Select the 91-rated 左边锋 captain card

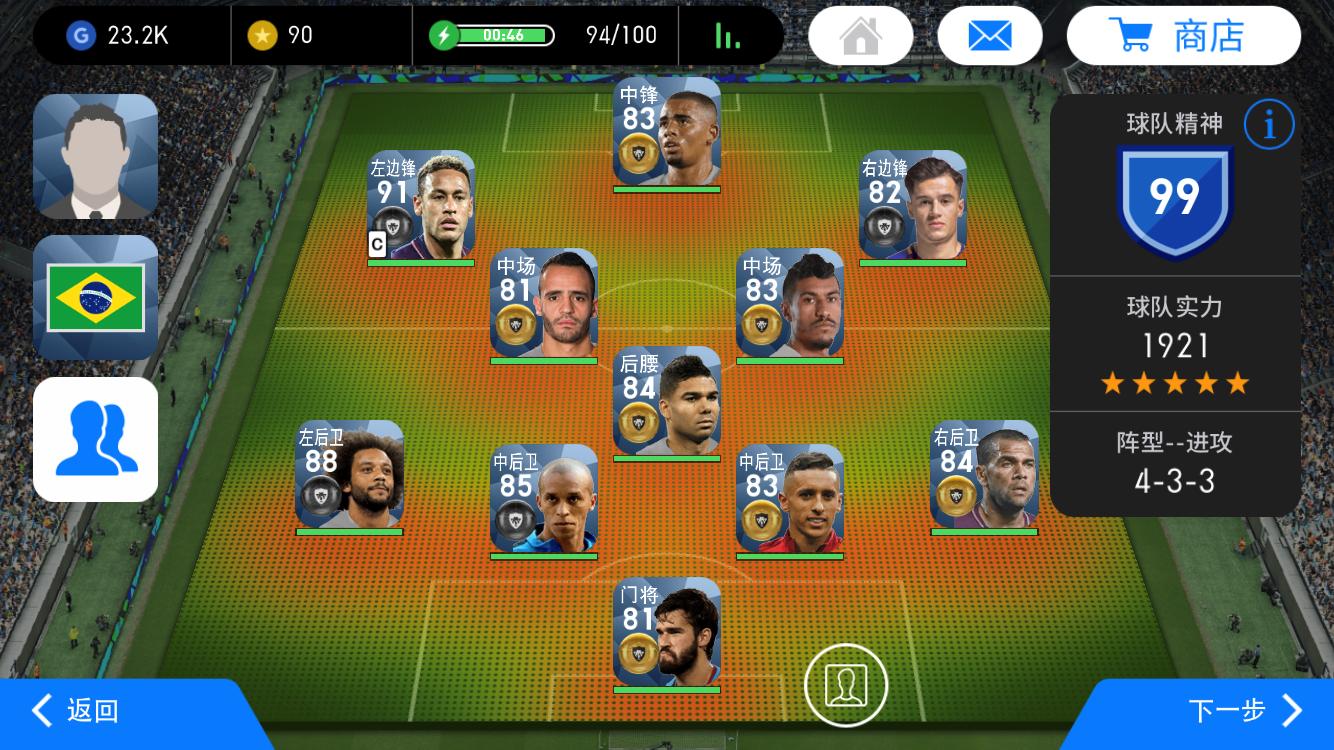tap(421, 206)
